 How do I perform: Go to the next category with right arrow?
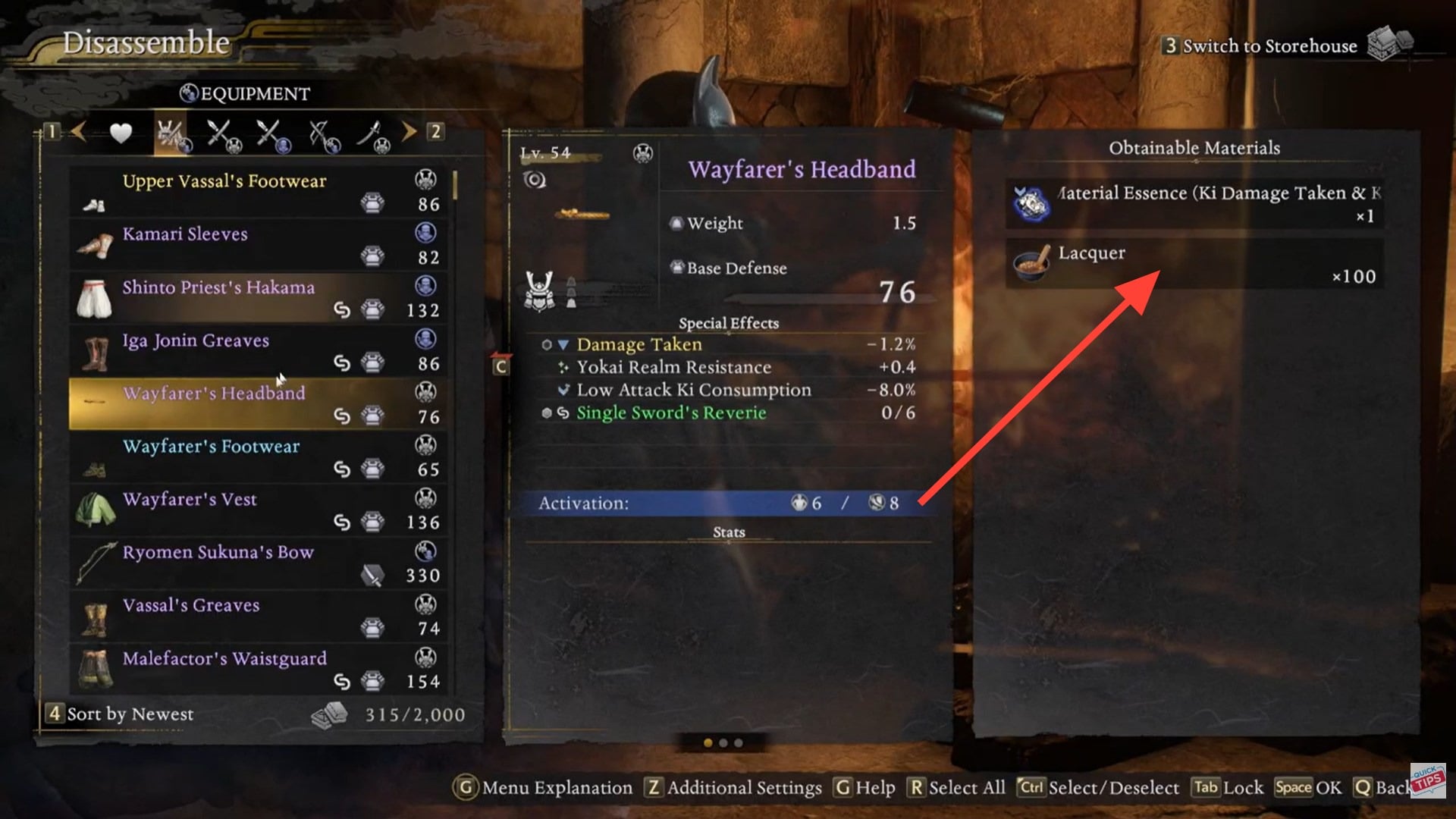pyautogui.click(x=409, y=132)
